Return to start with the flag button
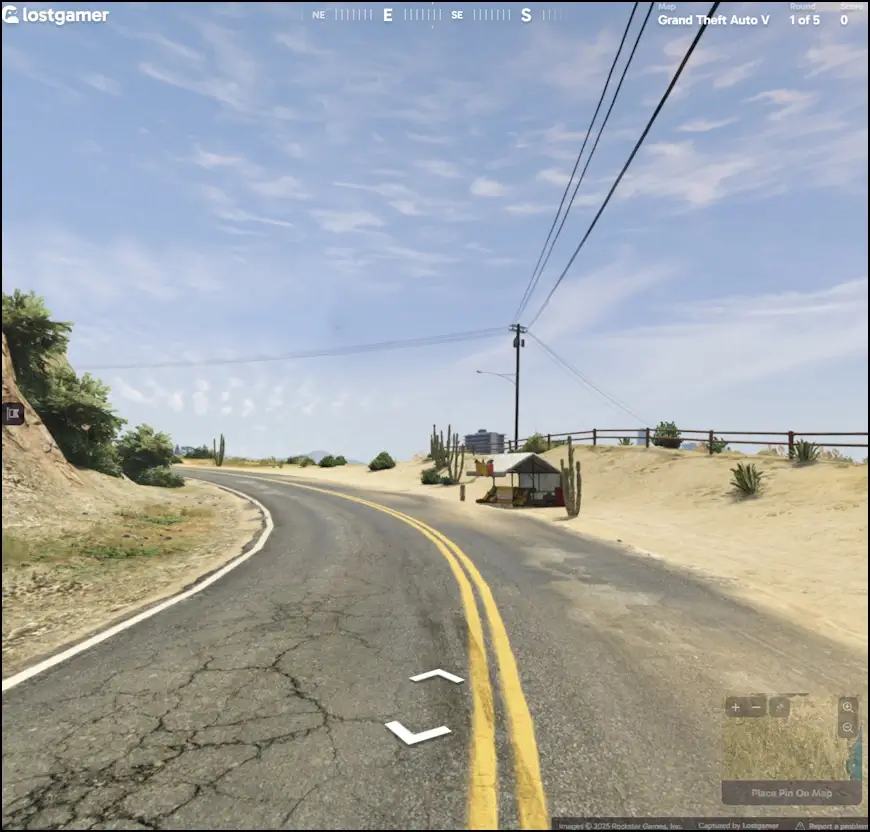Screen dimensions: 870x832 (13, 413)
